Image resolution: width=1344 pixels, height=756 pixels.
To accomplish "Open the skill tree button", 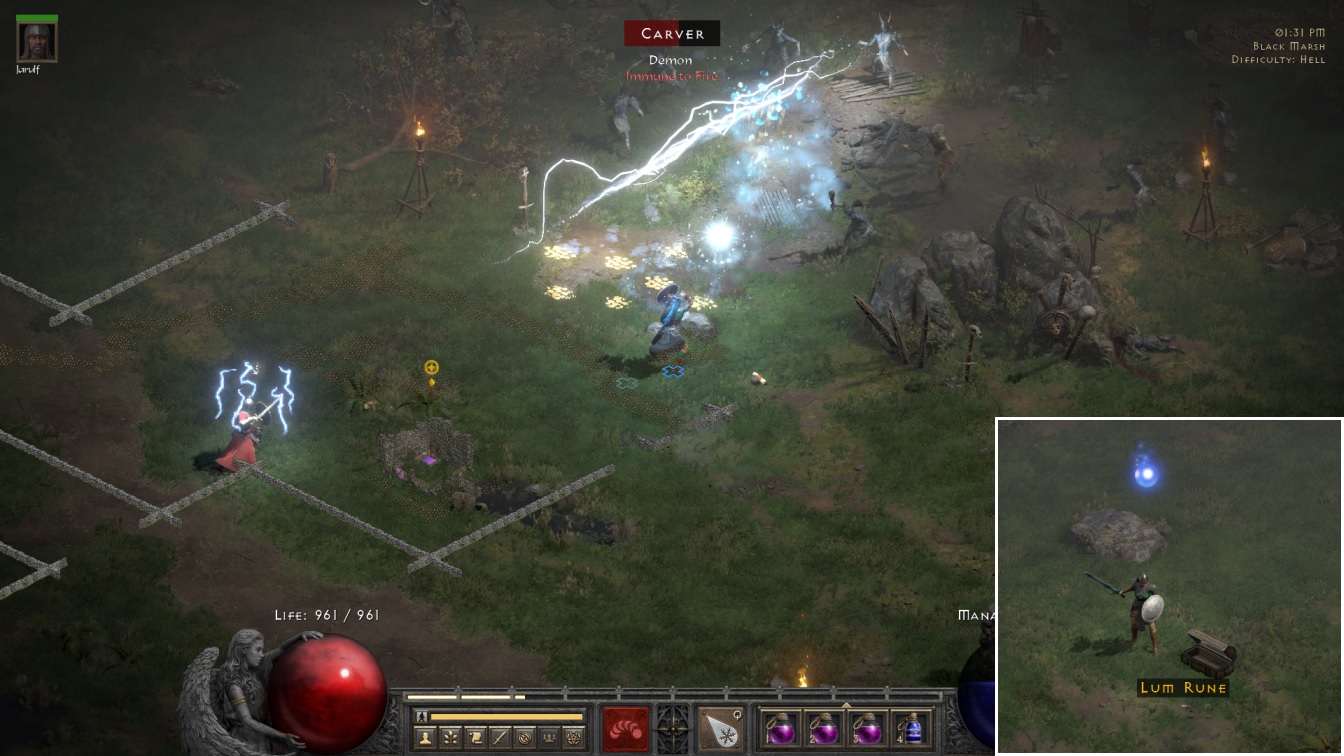I will click(452, 737).
